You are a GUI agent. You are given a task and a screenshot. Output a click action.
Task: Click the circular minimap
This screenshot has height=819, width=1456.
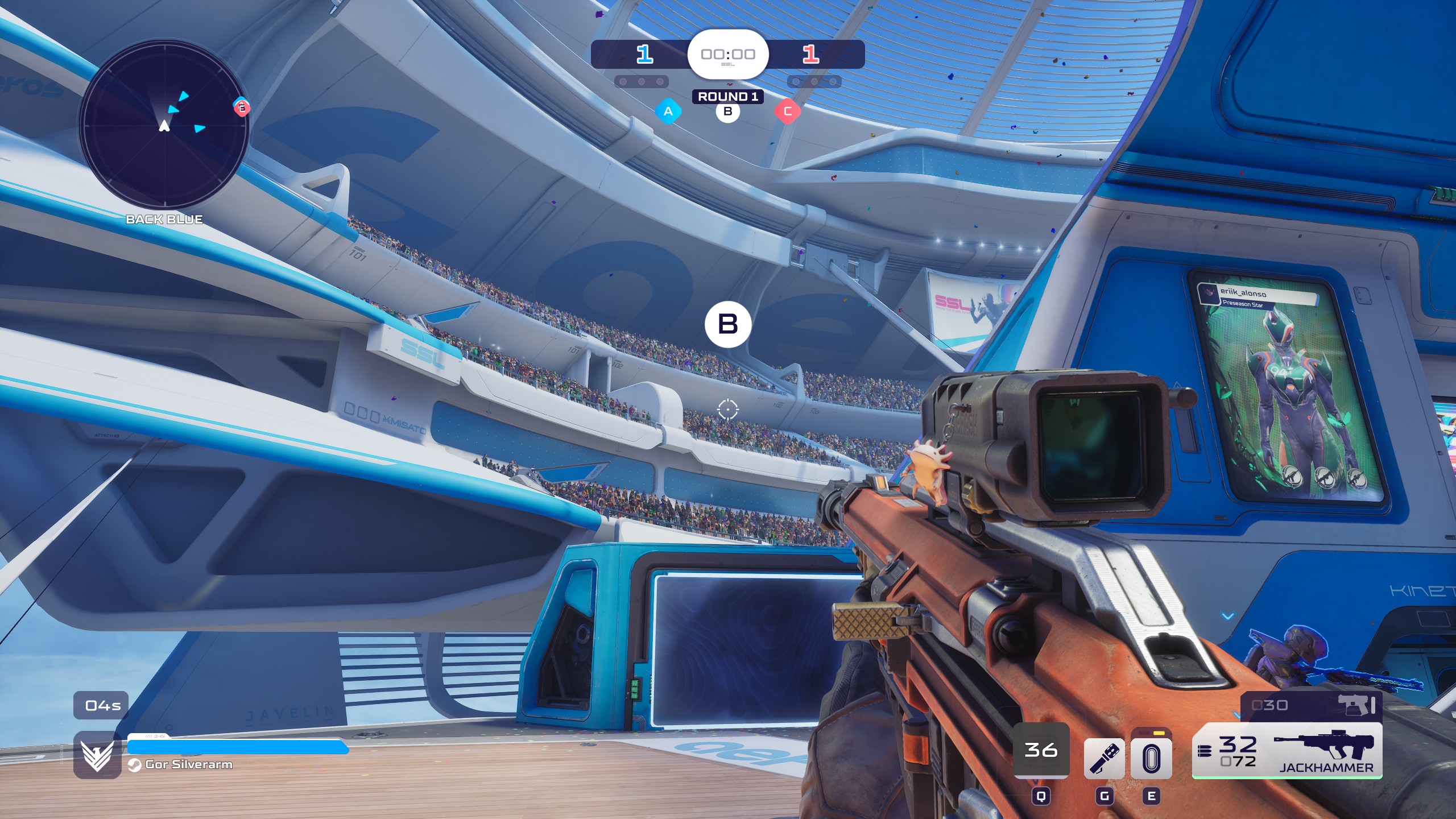[x=164, y=124]
